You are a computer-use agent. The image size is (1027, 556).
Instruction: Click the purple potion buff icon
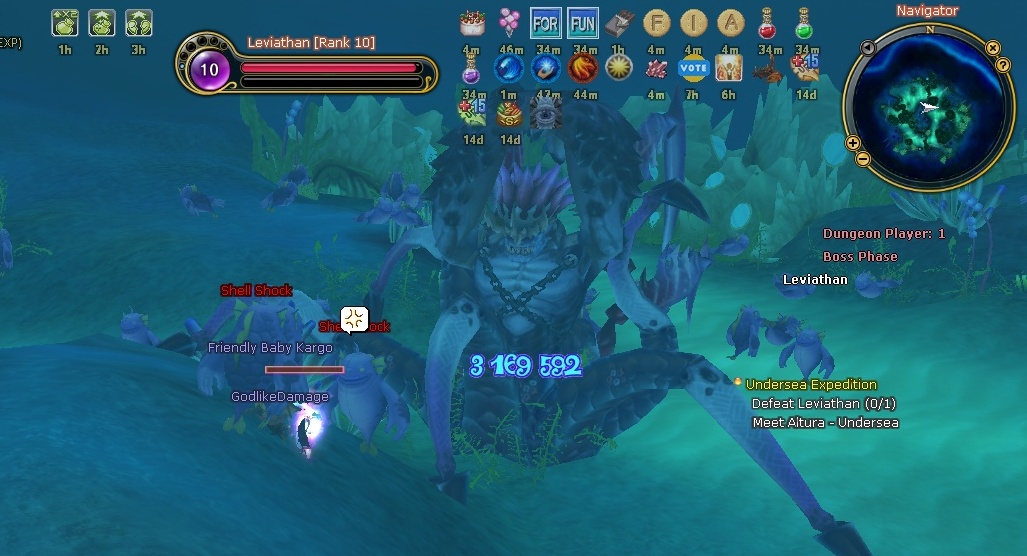coord(472,68)
